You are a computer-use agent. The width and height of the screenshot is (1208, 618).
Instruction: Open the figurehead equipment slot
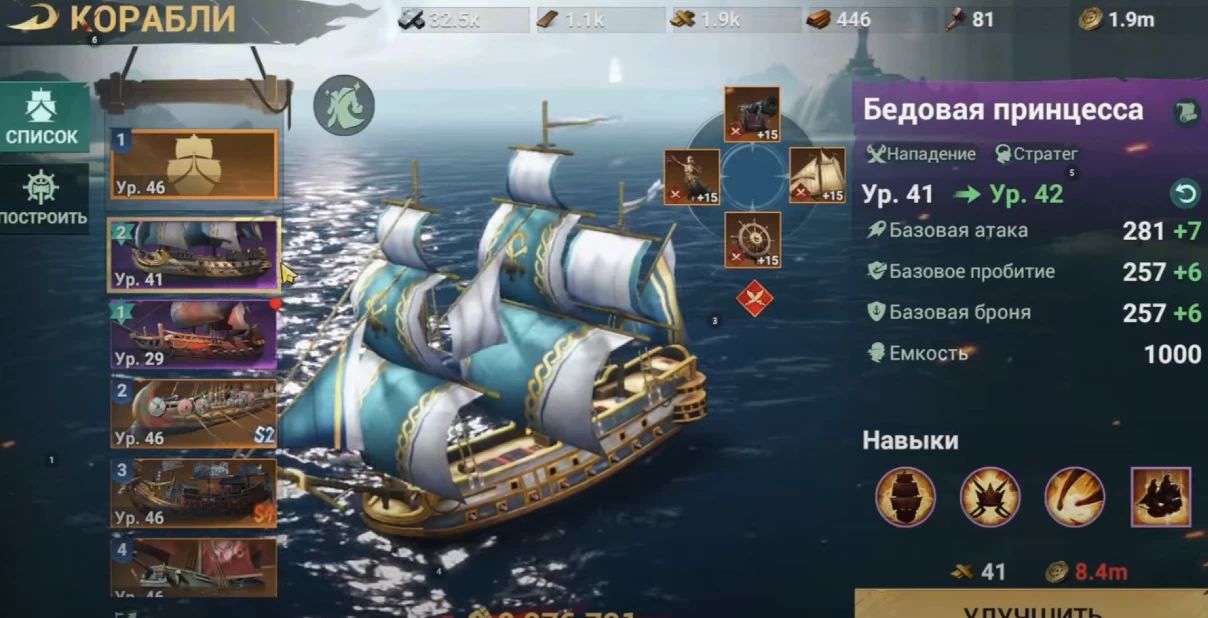click(691, 177)
